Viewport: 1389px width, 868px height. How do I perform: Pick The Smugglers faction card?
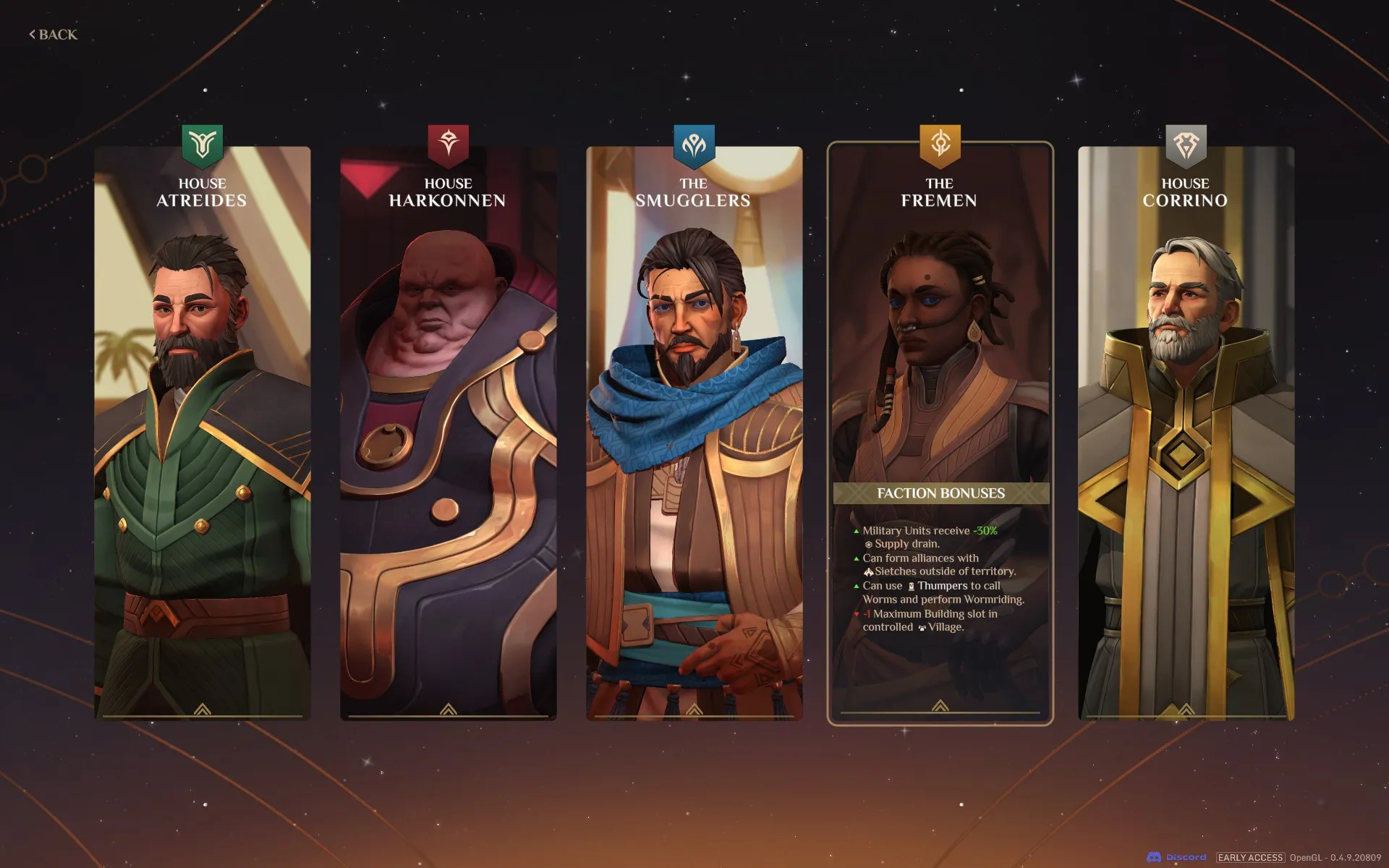[694, 434]
